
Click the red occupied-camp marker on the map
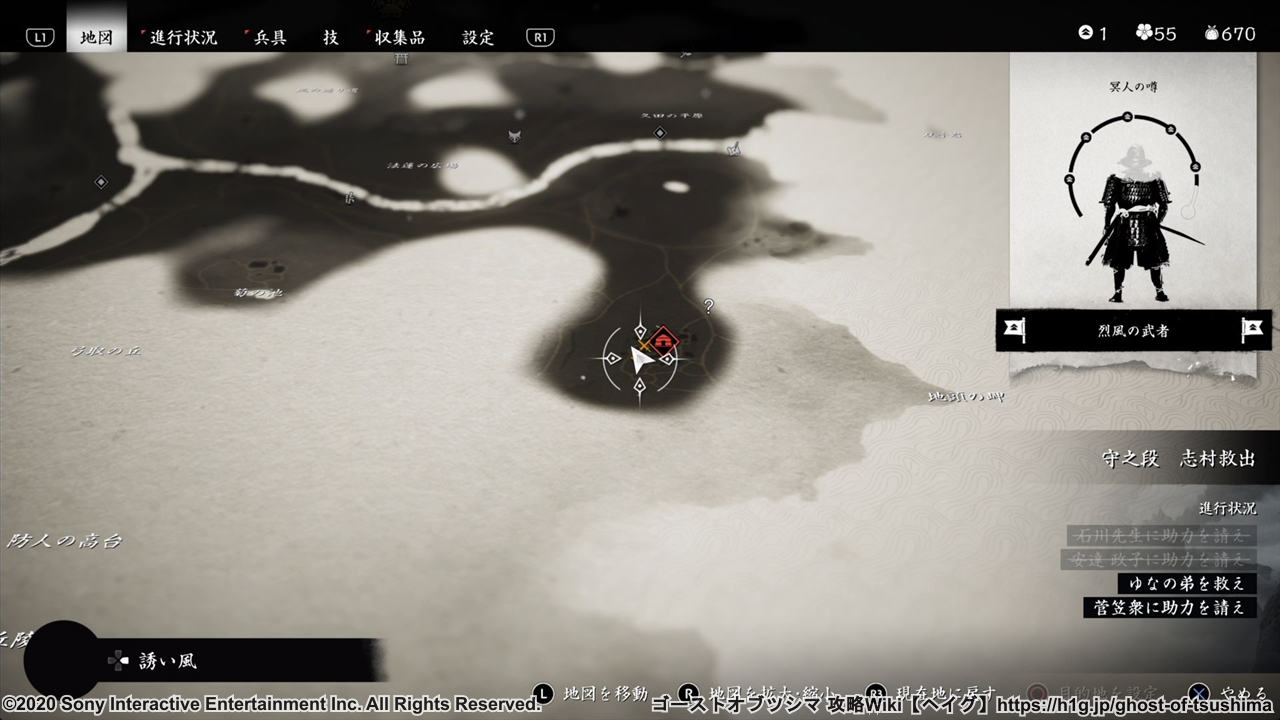(662, 340)
